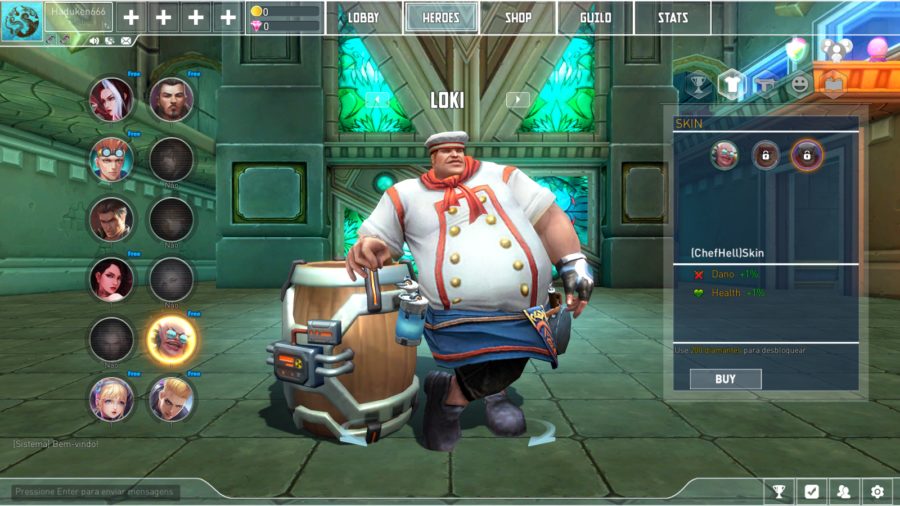Show the next hero with right arrow
The image size is (900, 506).
(517, 99)
